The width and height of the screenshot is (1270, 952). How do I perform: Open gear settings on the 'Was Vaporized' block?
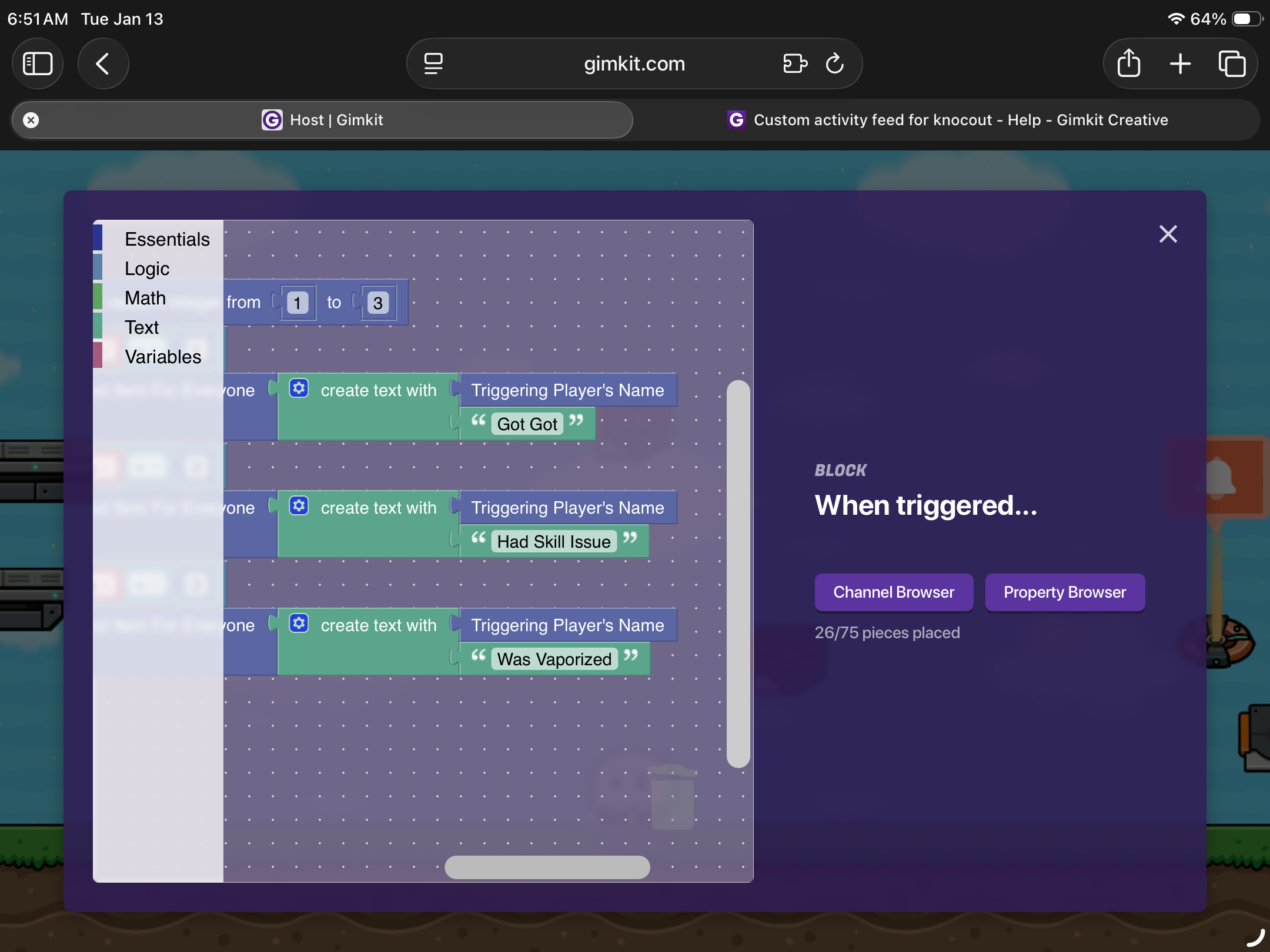pyautogui.click(x=299, y=624)
